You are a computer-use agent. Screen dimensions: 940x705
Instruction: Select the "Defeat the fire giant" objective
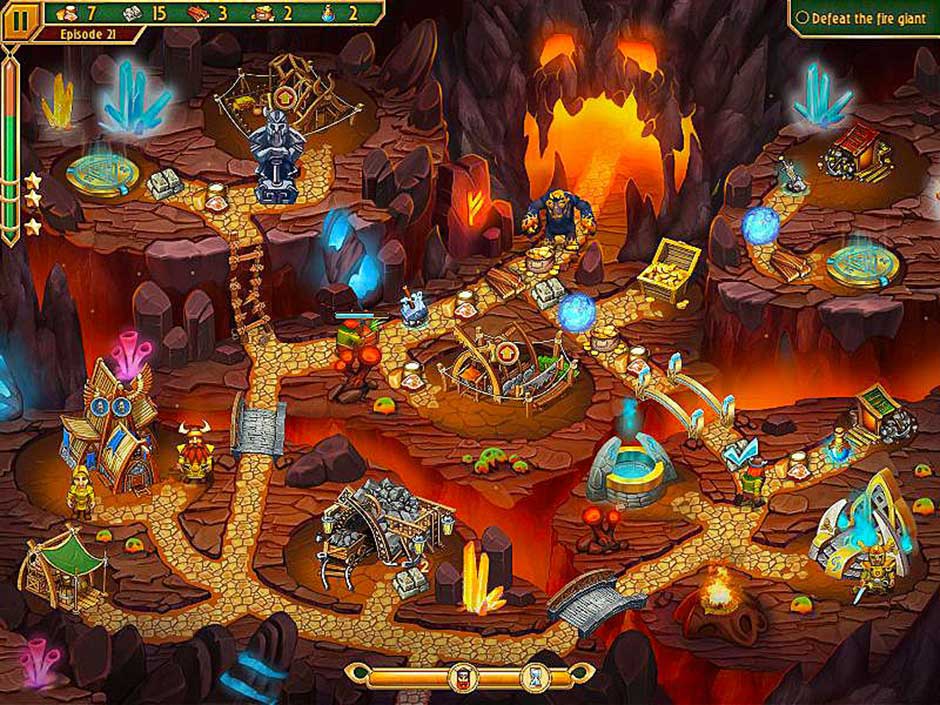pos(863,18)
